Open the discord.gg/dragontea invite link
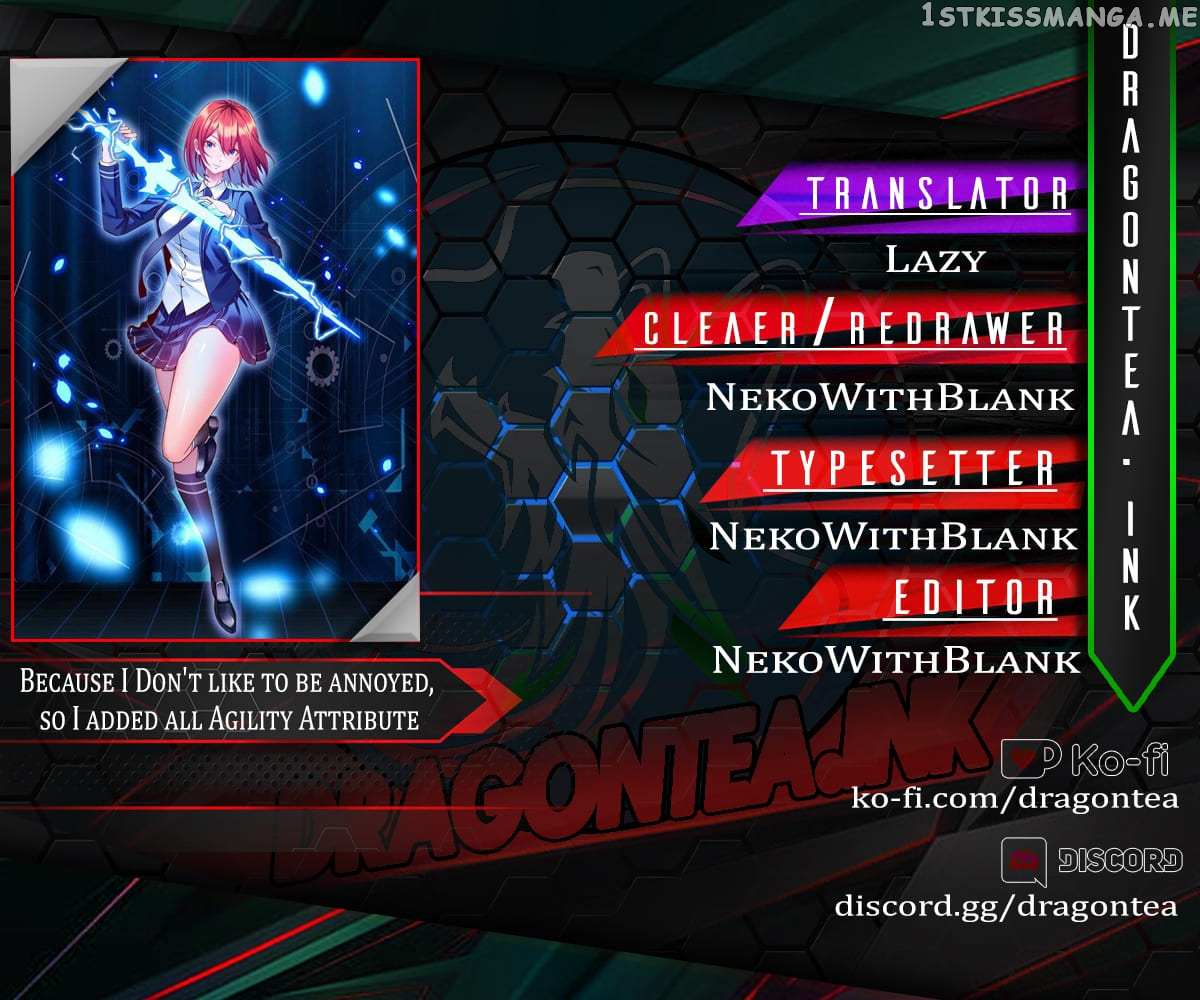Viewport: 1200px width, 1000px height. 1006,905
